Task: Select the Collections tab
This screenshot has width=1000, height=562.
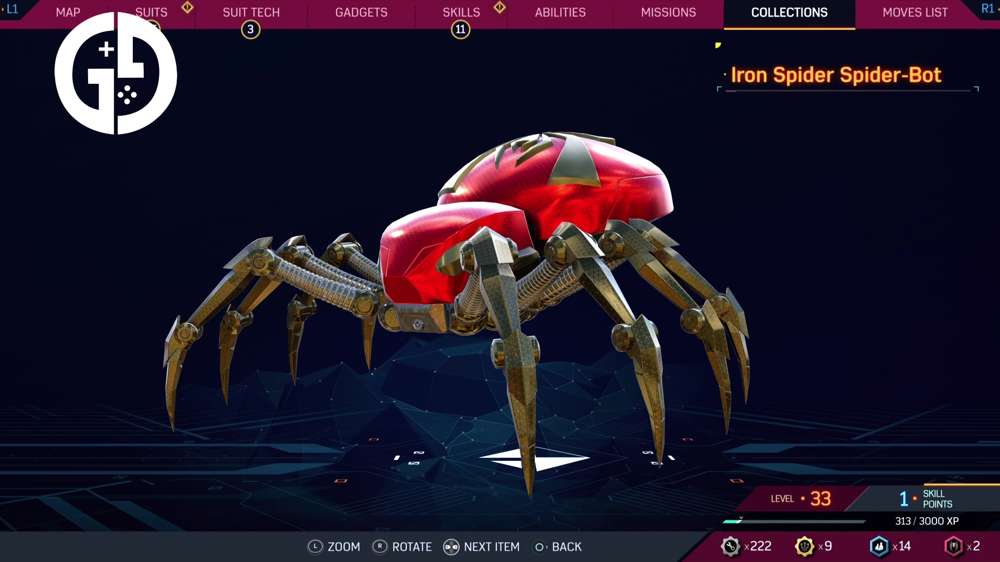Action: [789, 13]
